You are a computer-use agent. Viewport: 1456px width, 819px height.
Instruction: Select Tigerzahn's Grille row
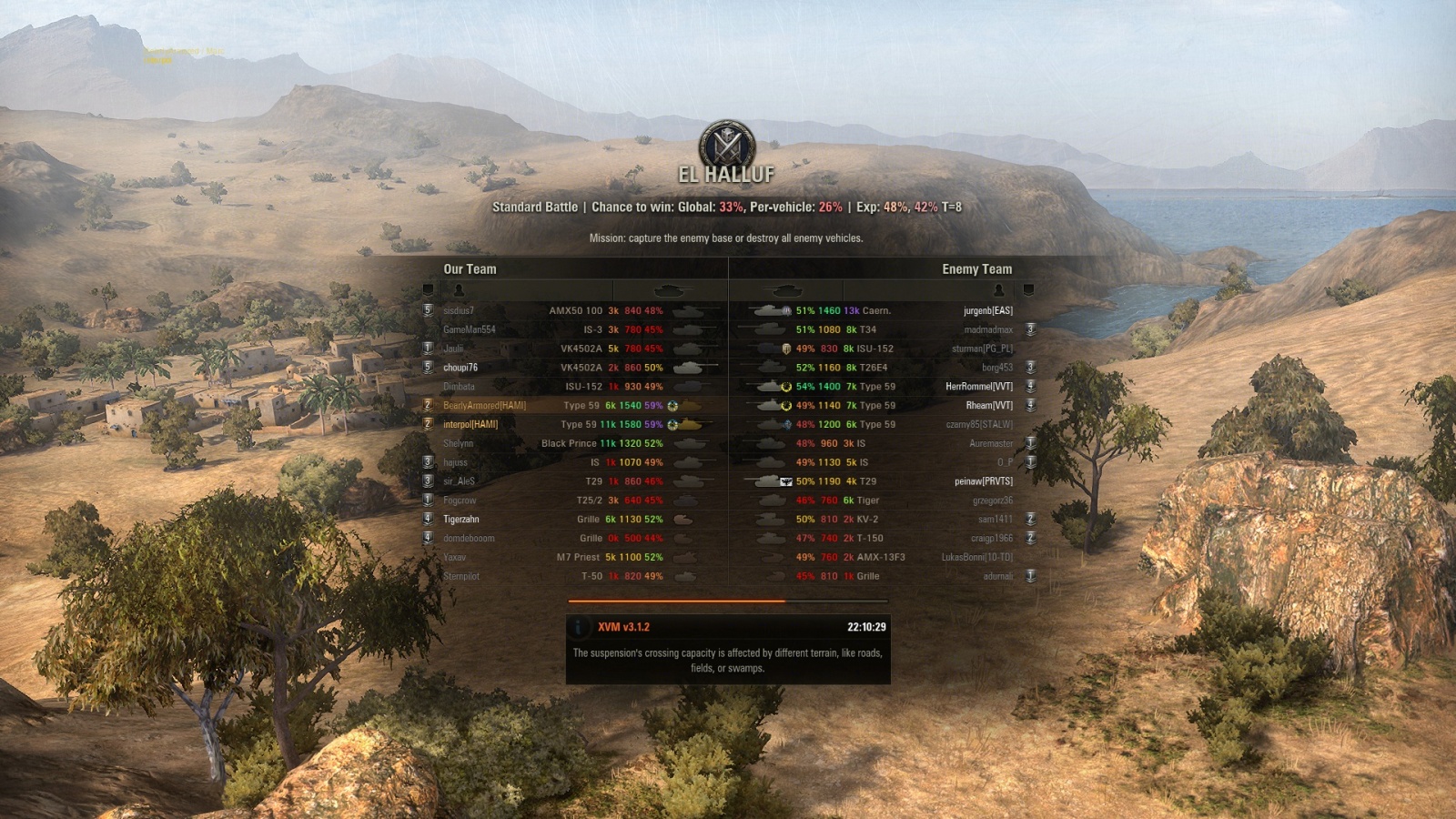[461, 520]
